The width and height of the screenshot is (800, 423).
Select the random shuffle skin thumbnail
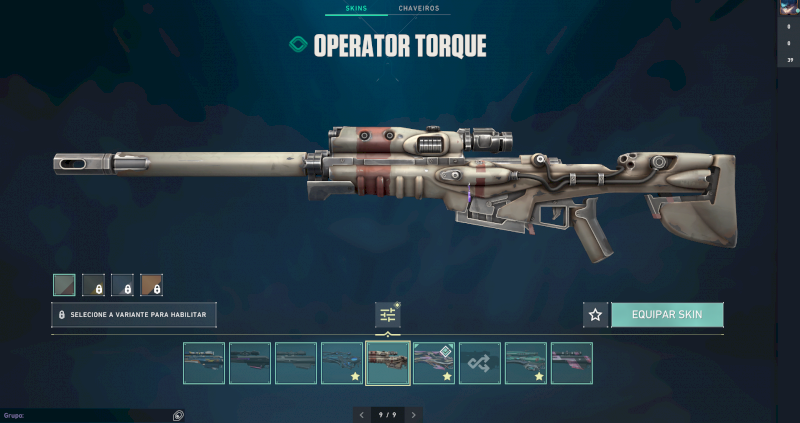(x=479, y=363)
